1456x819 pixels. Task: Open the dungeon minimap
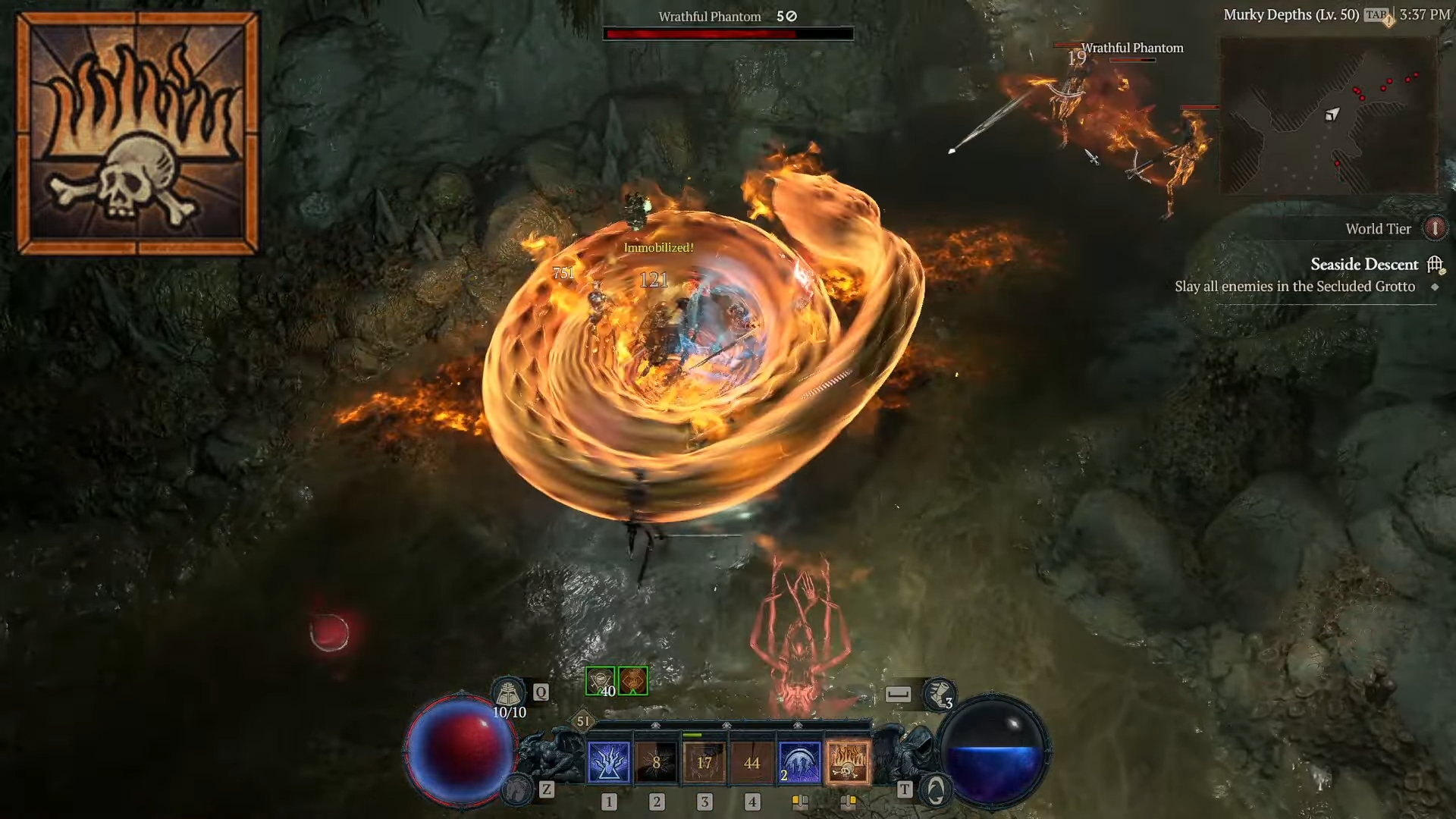click(x=1328, y=115)
